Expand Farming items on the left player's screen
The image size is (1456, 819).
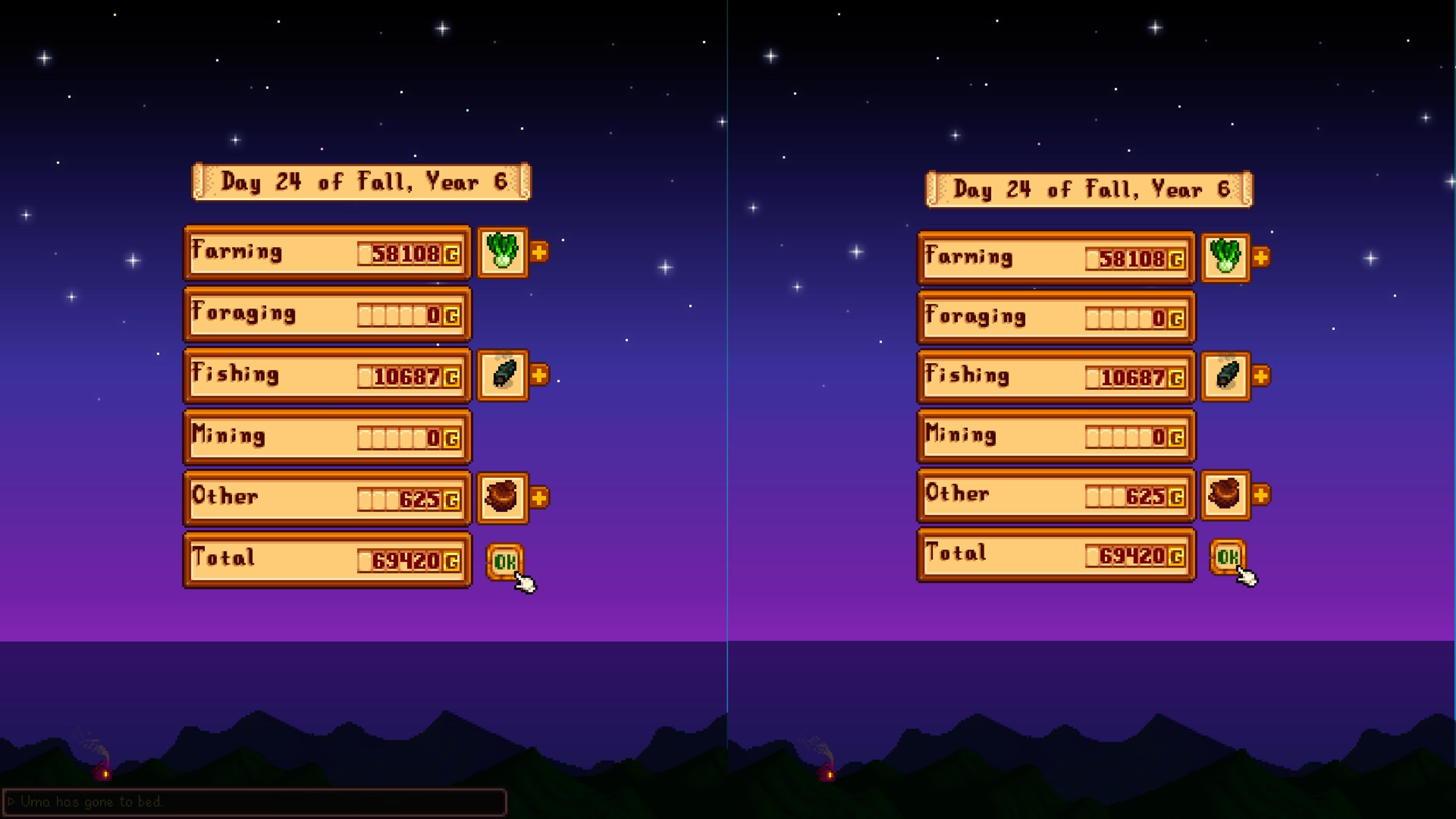[x=539, y=252]
